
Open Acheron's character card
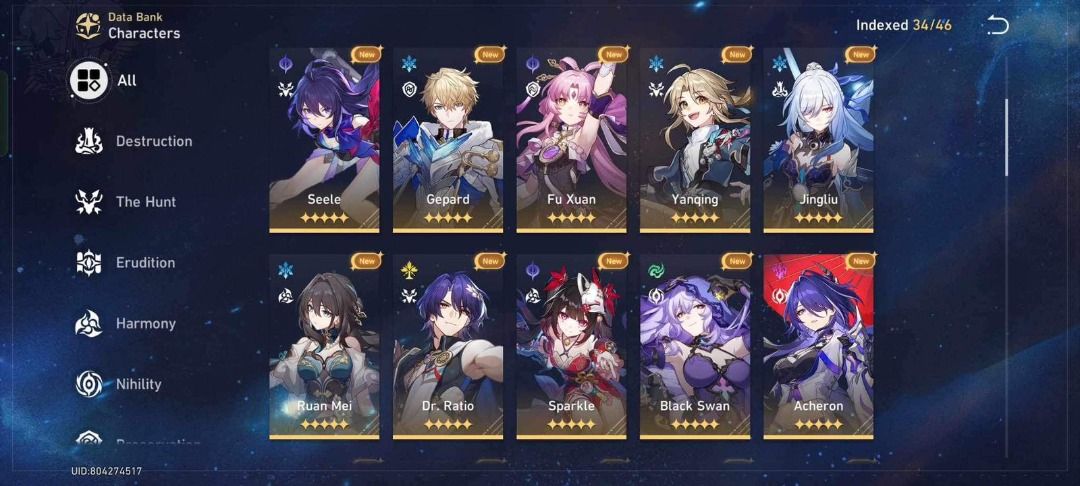pos(818,345)
